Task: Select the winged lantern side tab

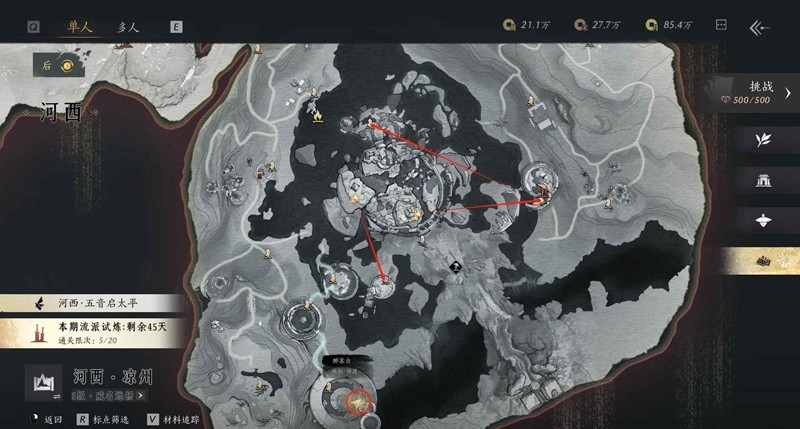Action: (x=765, y=220)
